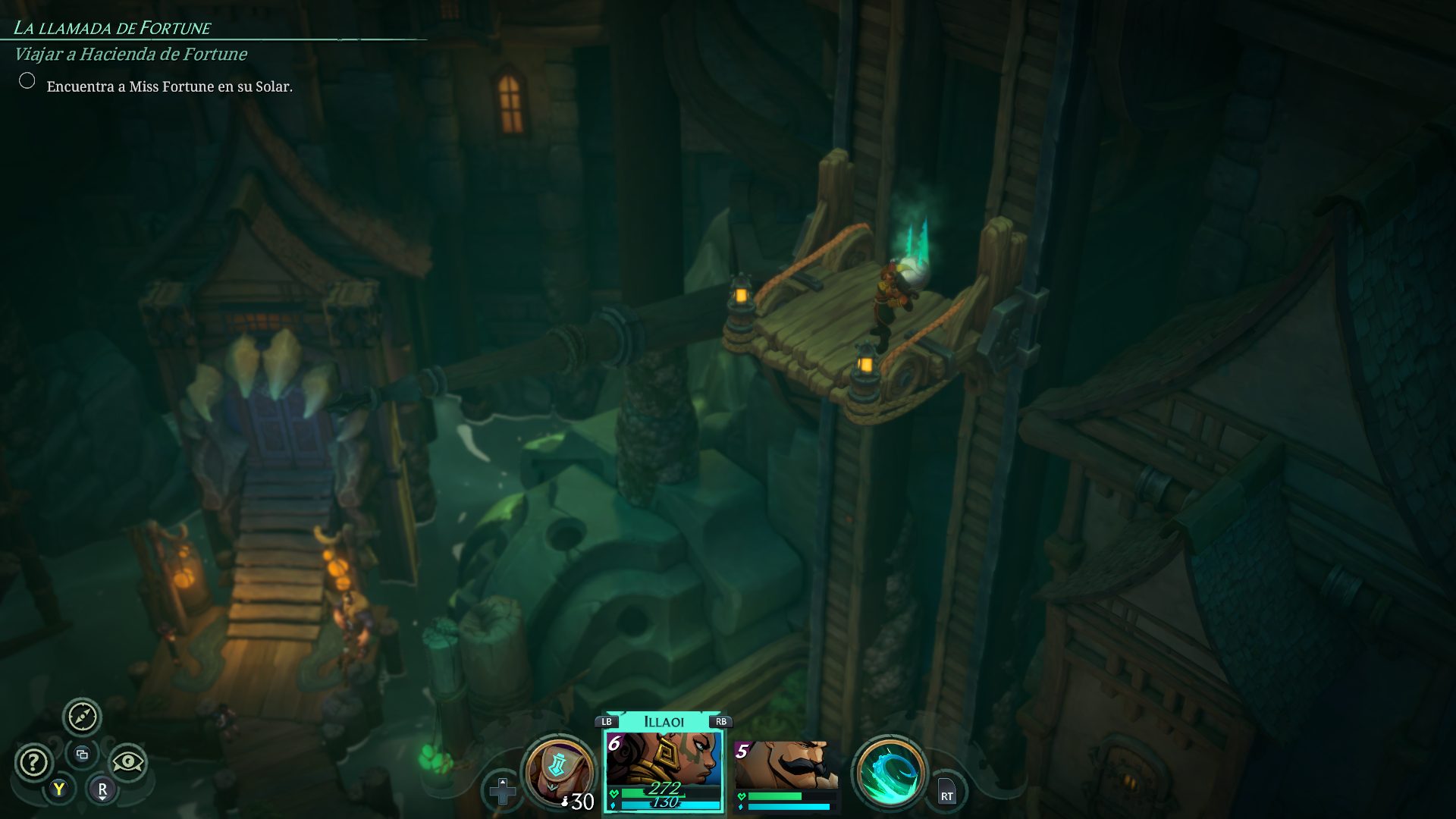The image size is (1456, 819).
Task: Open the compass map icon
Action: pos(82,717)
